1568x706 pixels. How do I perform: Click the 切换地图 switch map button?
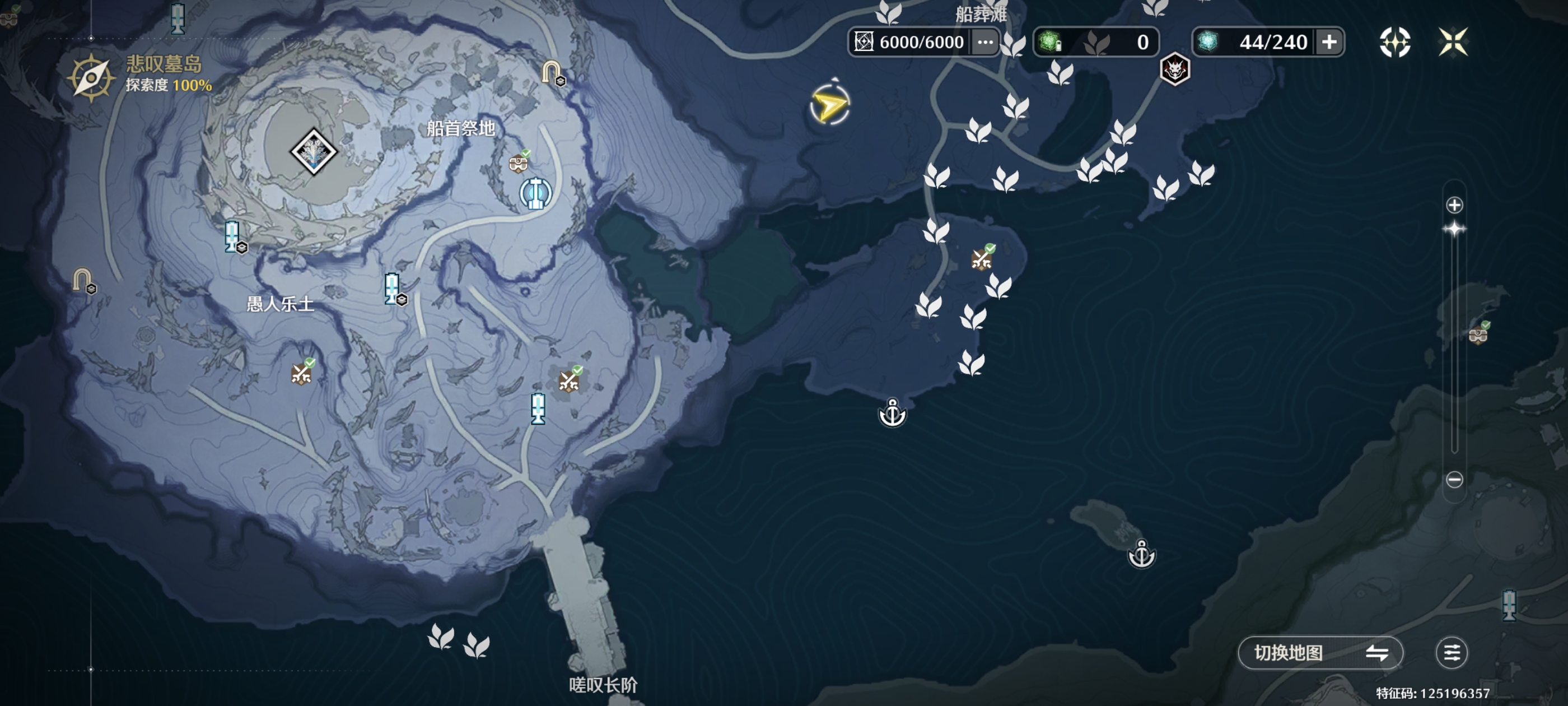[x=1320, y=653]
